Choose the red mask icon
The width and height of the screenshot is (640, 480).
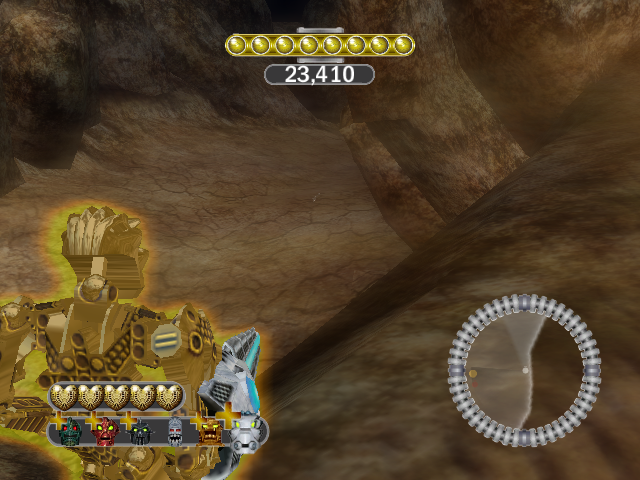coord(106,433)
